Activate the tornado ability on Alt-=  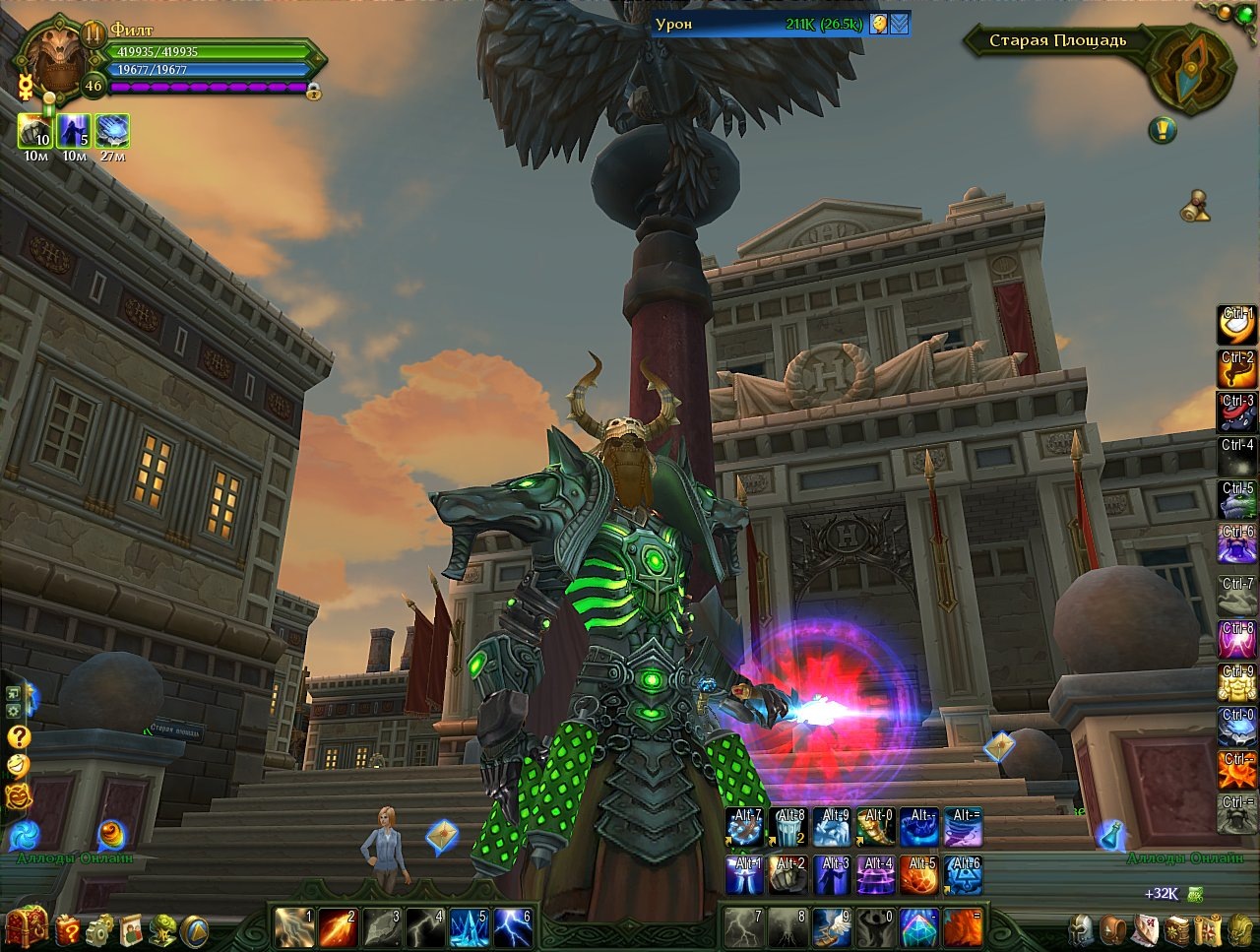click(x=963, y=828)
